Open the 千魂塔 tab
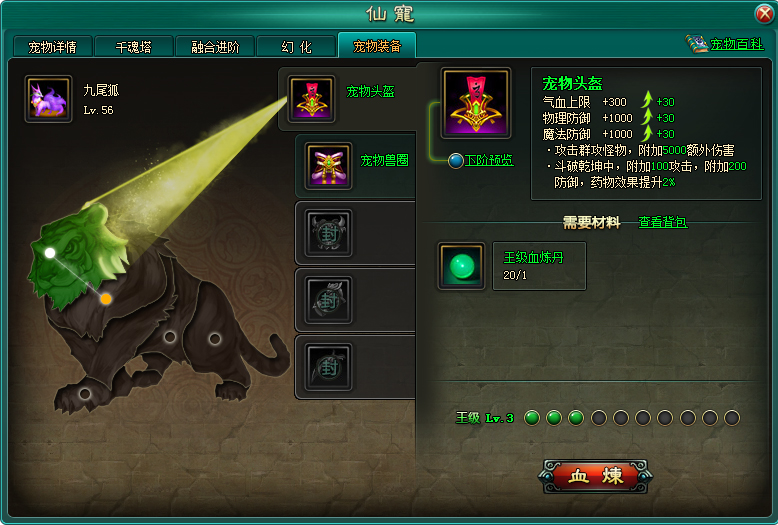This screenshot has height=525, width=778. [x=133, y=47]
